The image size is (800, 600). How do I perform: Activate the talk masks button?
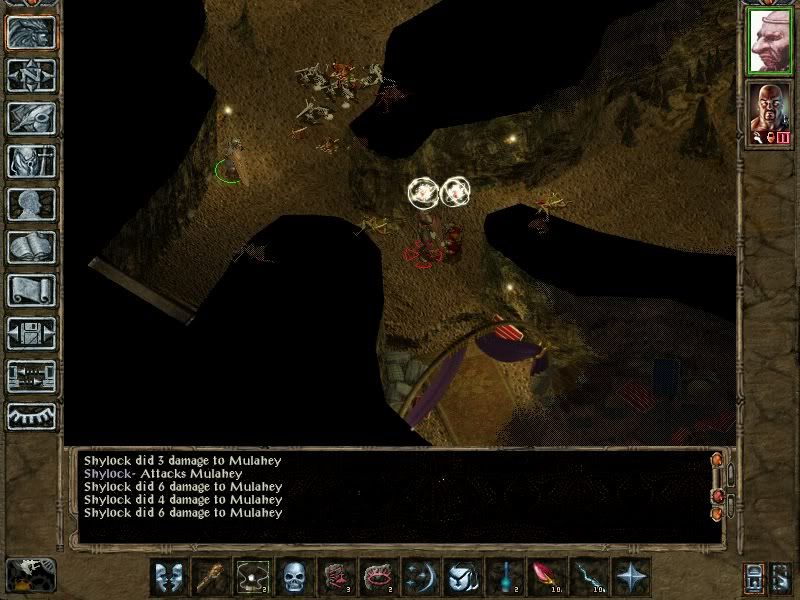coord(168,577)
